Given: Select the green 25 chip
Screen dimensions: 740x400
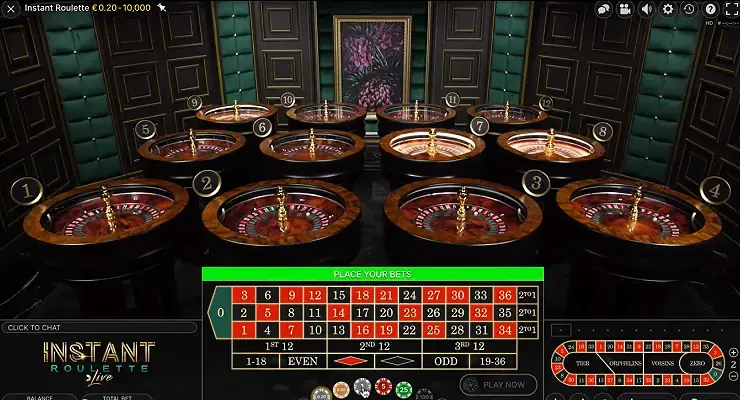Looking at the screenshot, I should coord(403,388).
